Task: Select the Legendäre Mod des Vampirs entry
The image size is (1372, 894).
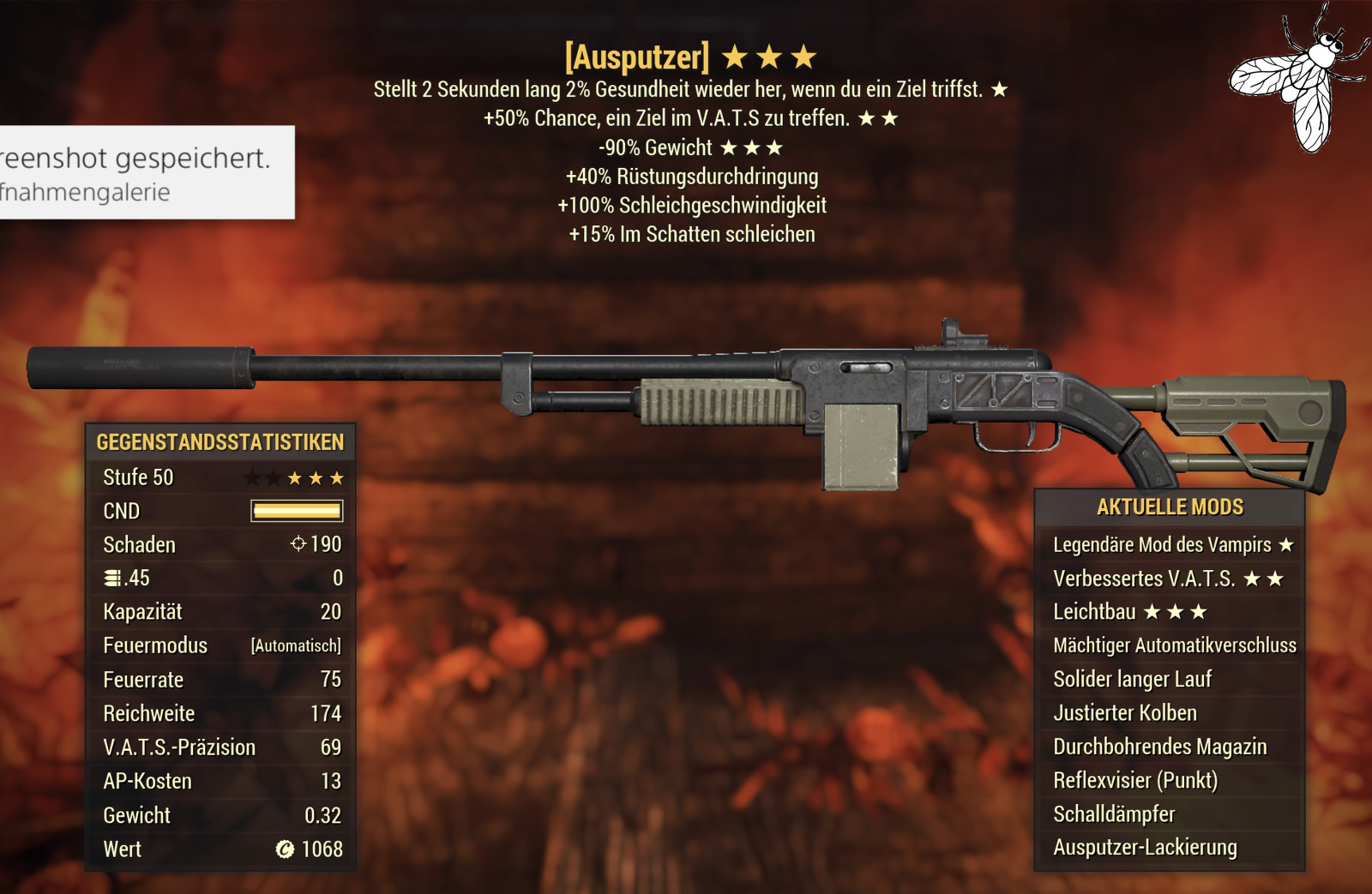Action: 1170,545
